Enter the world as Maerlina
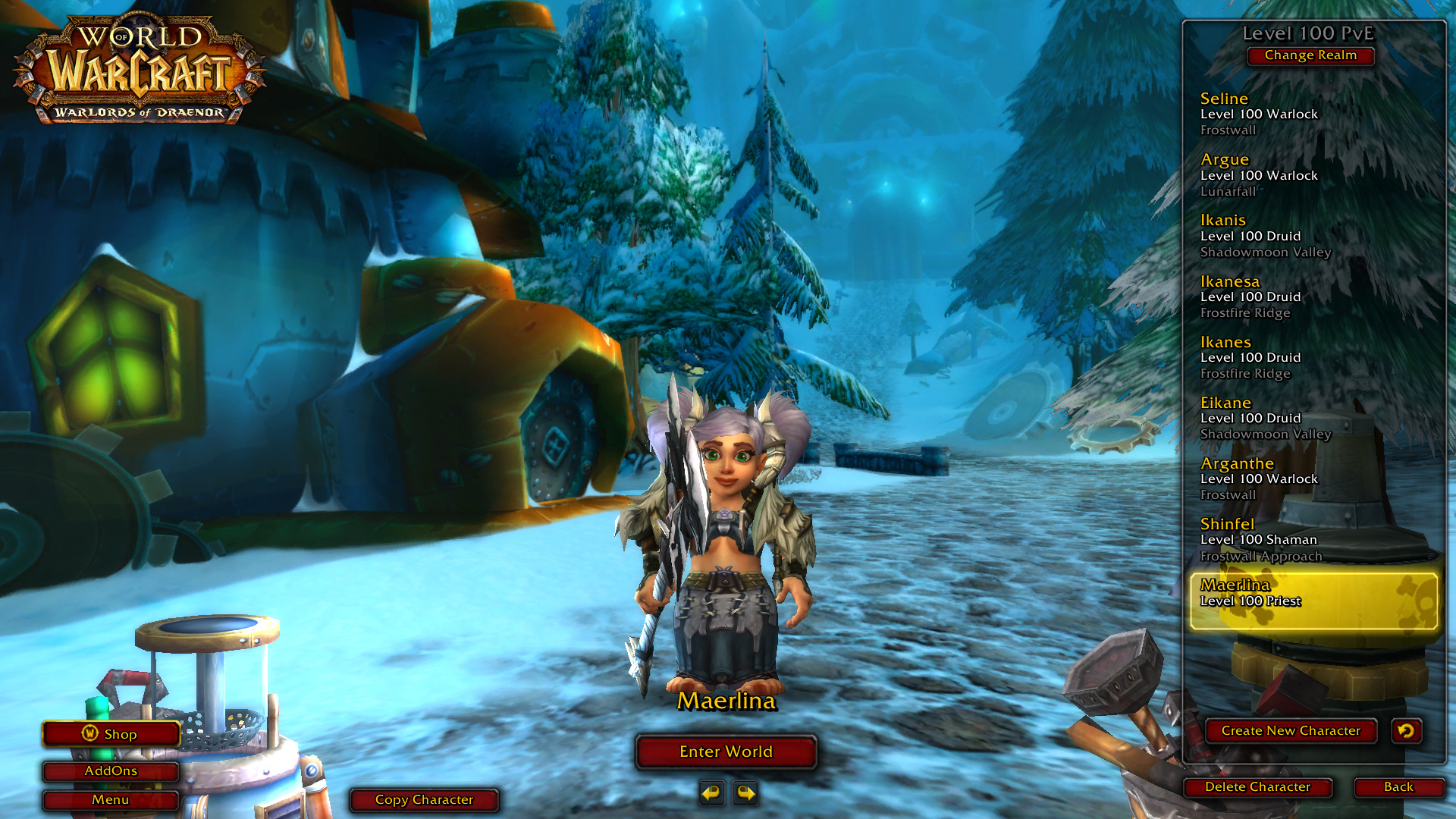The height and width of the screenshot is (819, 1456). tap(726, 752)
